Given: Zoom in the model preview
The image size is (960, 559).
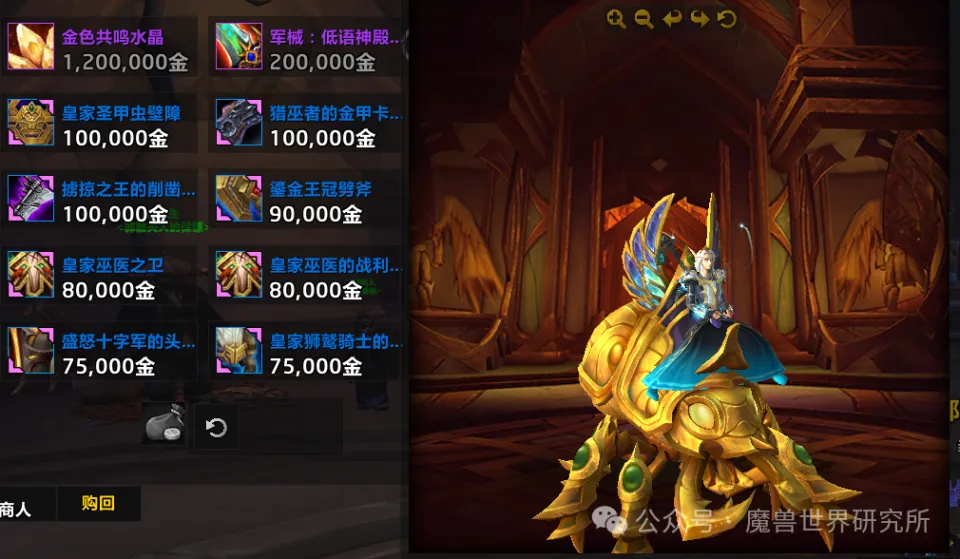Looking at the screenshot, I should tap(616, 19).
